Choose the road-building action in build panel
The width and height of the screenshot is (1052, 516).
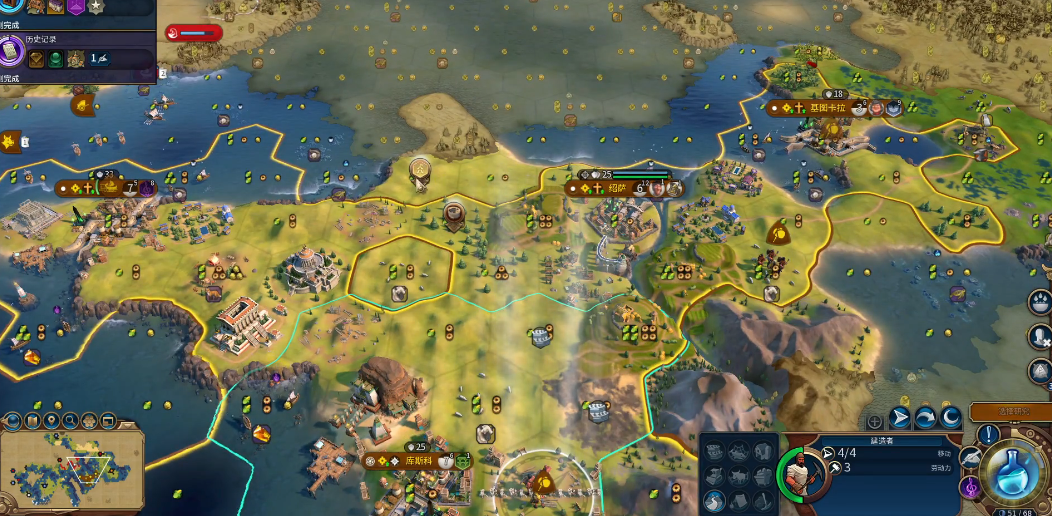715,500
